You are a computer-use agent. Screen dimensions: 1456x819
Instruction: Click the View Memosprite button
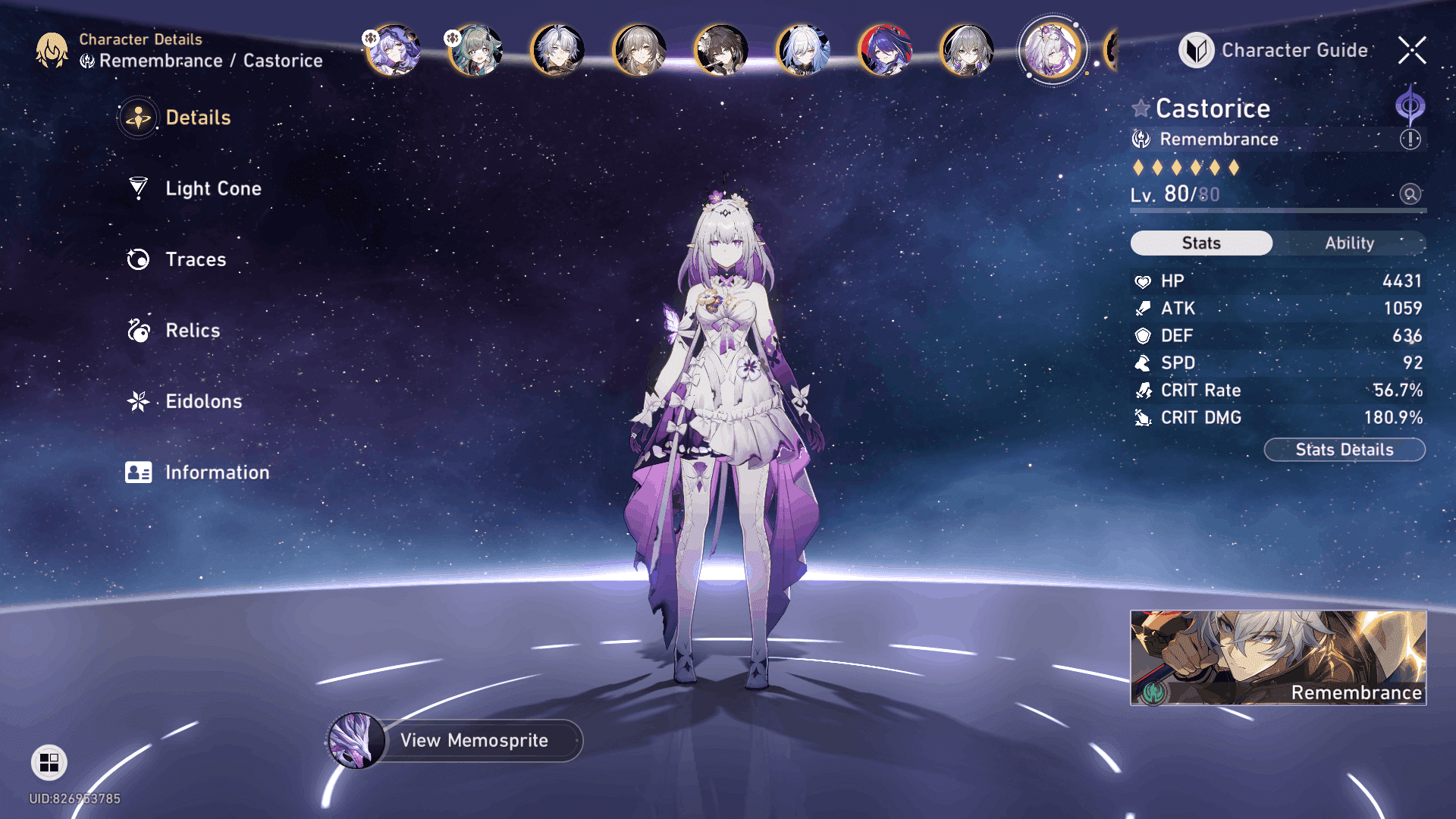click(x=473, y=740)
